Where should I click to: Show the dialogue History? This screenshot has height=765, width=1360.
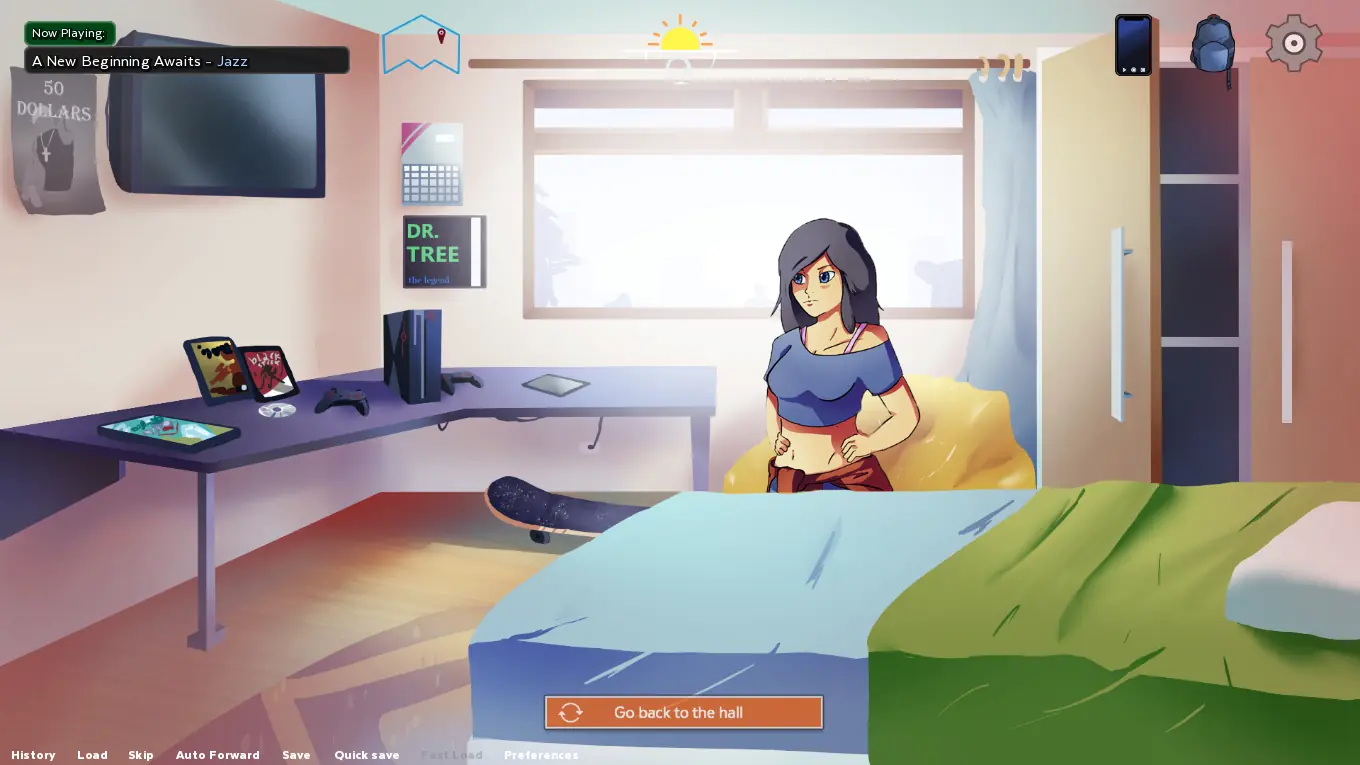pos(33,755)
